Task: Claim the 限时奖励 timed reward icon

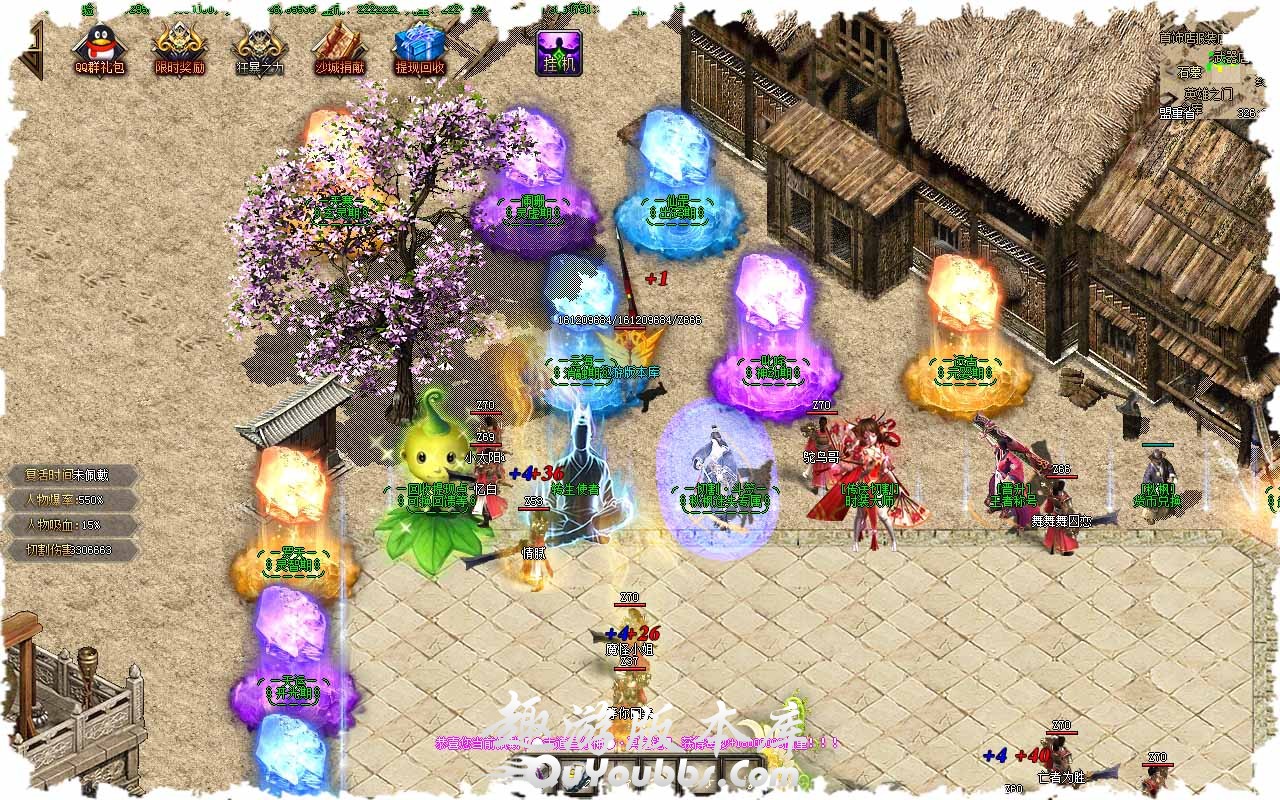Action: (179, 48)
